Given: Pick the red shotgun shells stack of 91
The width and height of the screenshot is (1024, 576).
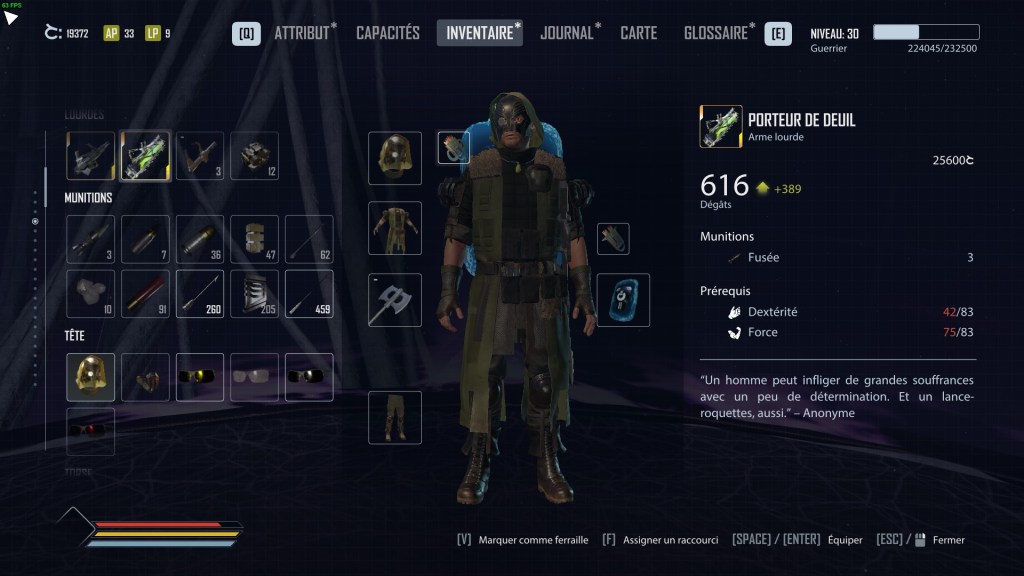Looking at the screenshot, I should point(145,294).
